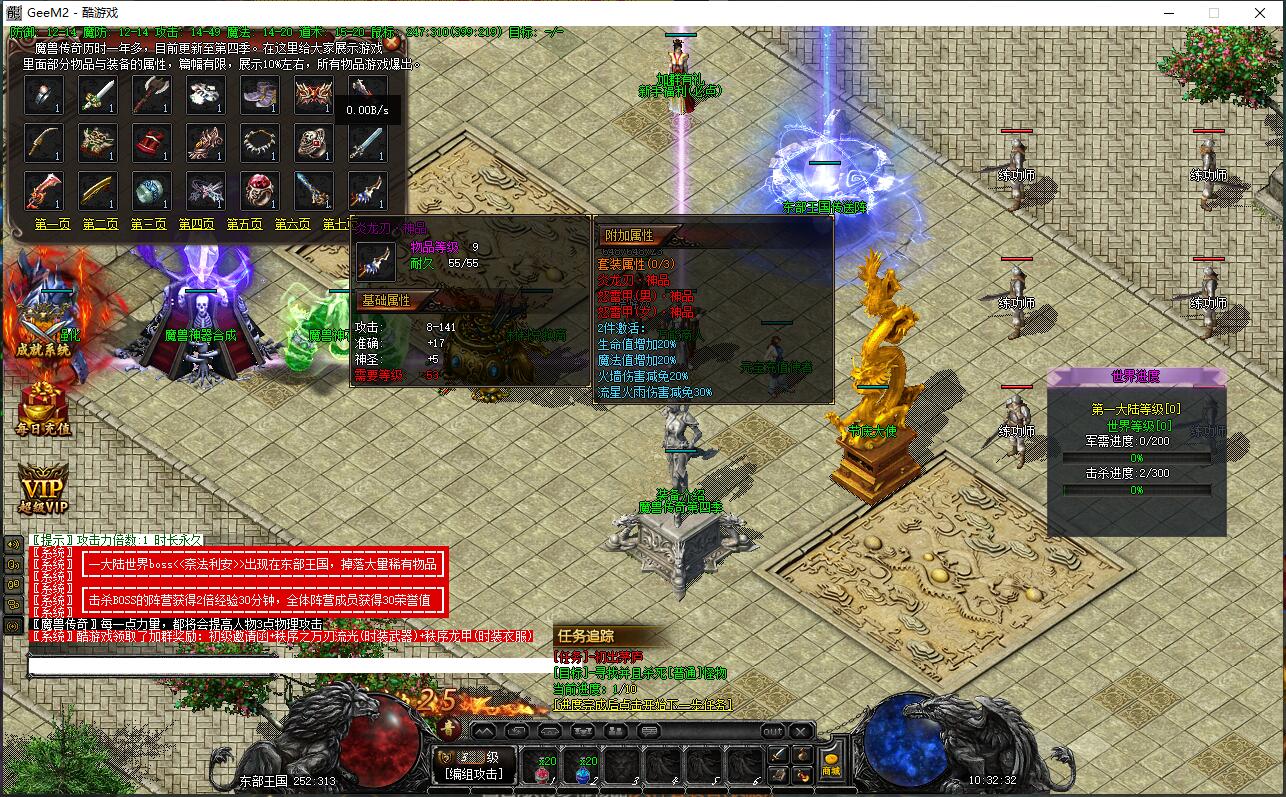This screenshot has height=797, width=1286.
Task: Click the 'out' logout button
Action: pyautogui.click(x=773, y=731)
